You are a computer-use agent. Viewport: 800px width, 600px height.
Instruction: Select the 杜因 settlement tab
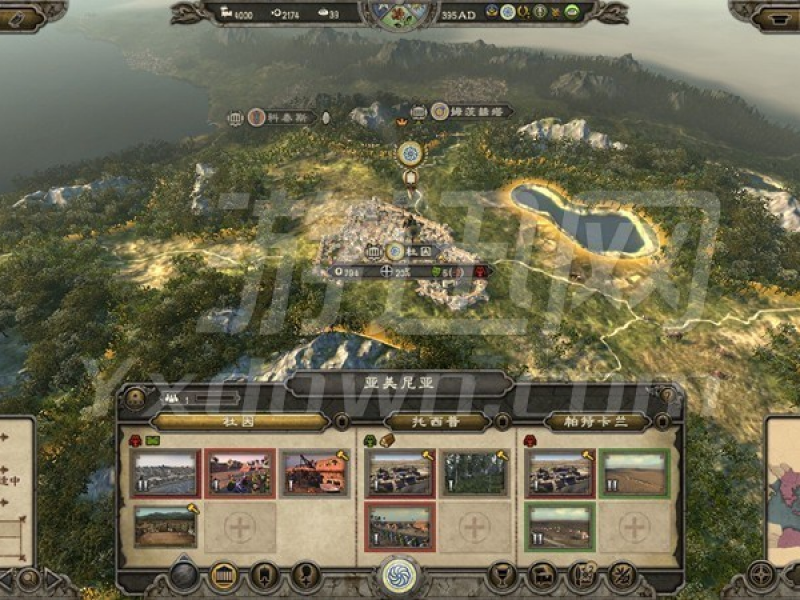239,422
